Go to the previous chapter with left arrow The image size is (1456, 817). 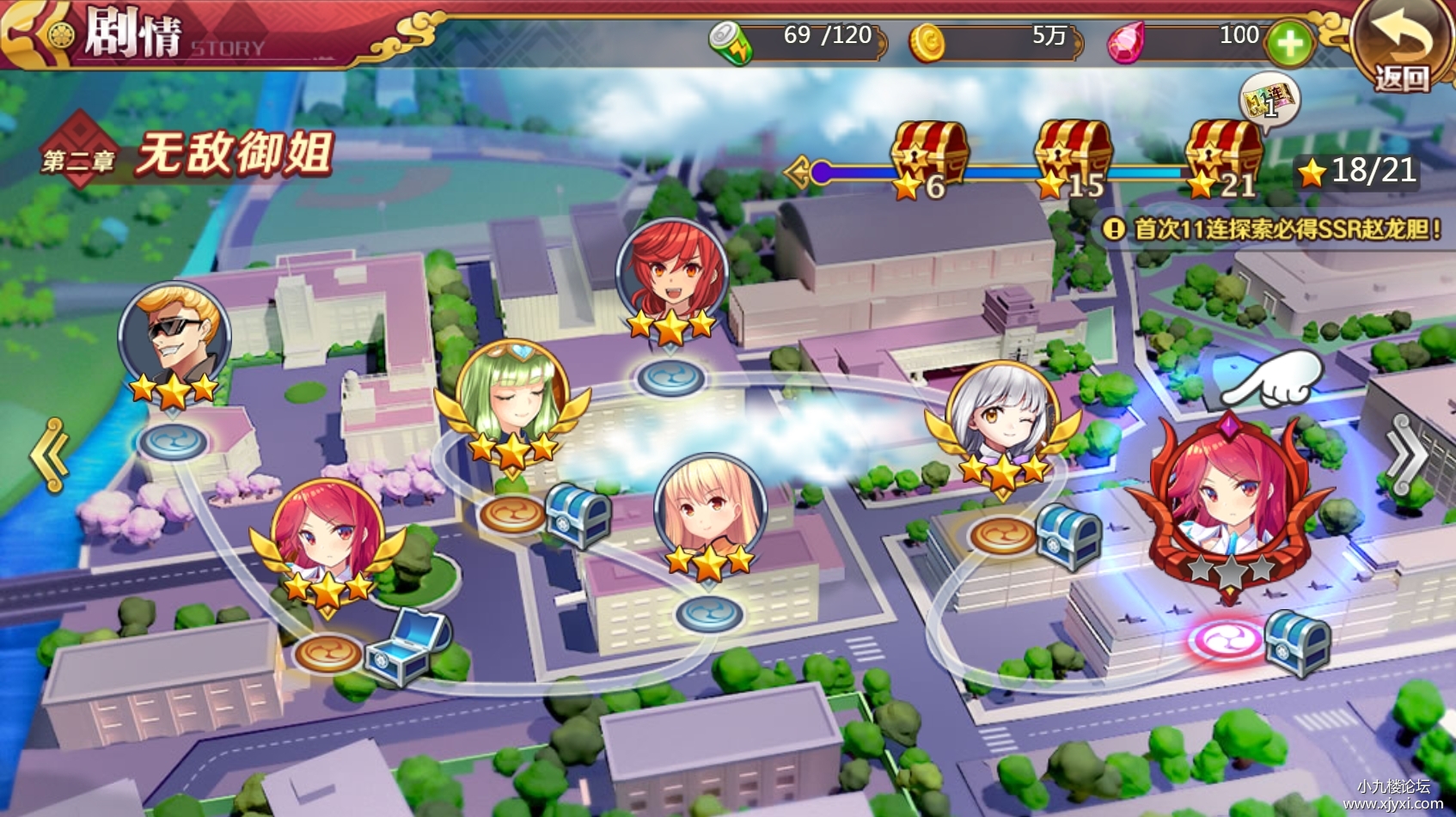tap(50, 455)
